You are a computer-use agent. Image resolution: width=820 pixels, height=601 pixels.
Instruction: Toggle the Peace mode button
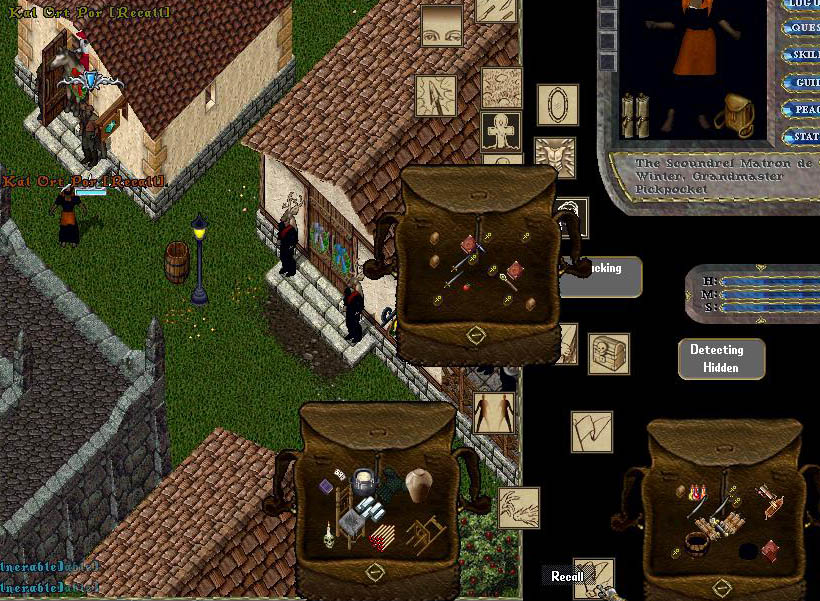(x=803, y=109)
